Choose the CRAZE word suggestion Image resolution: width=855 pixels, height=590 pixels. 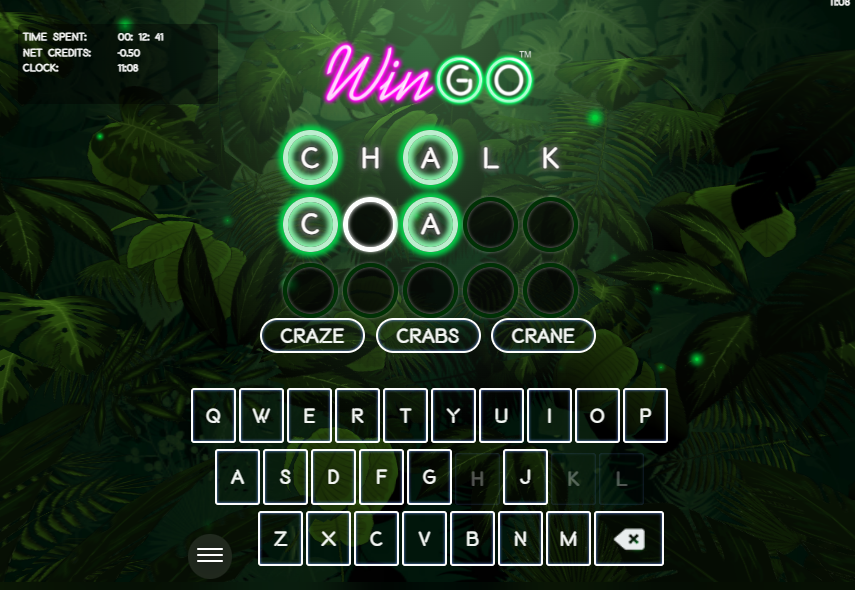312,336
